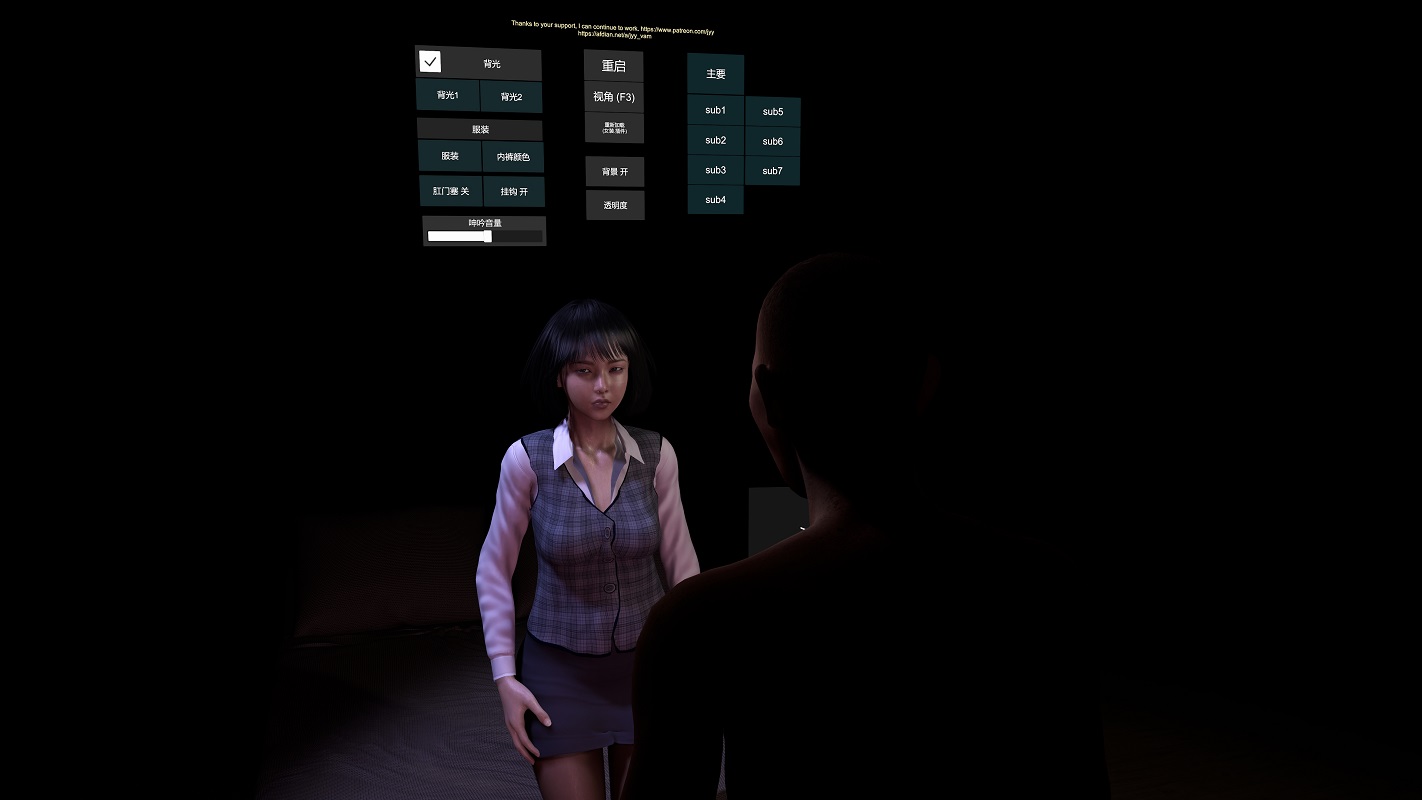Toggle the 挂钩 开 button
Viewport: 1422px width, 800px height.
coord(514,191)
